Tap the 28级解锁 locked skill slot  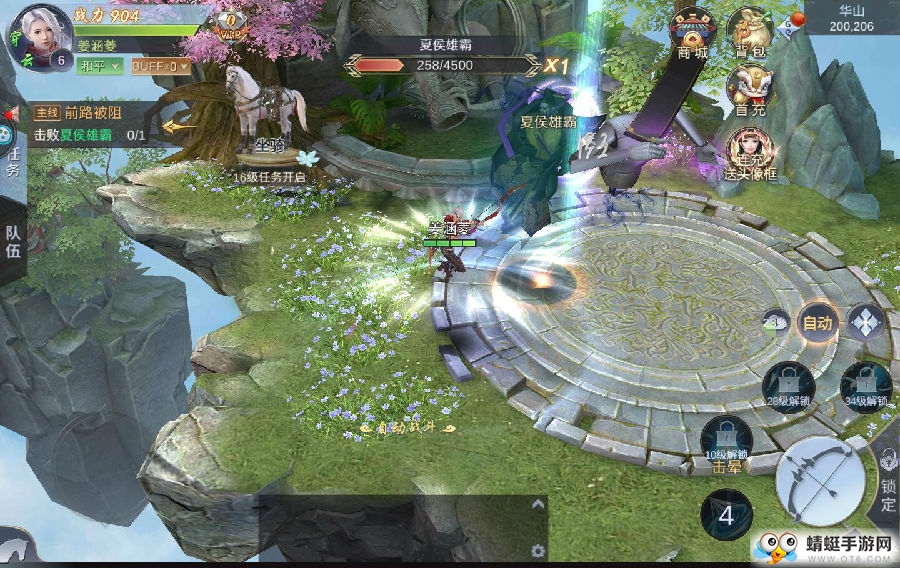click(788, 385)
